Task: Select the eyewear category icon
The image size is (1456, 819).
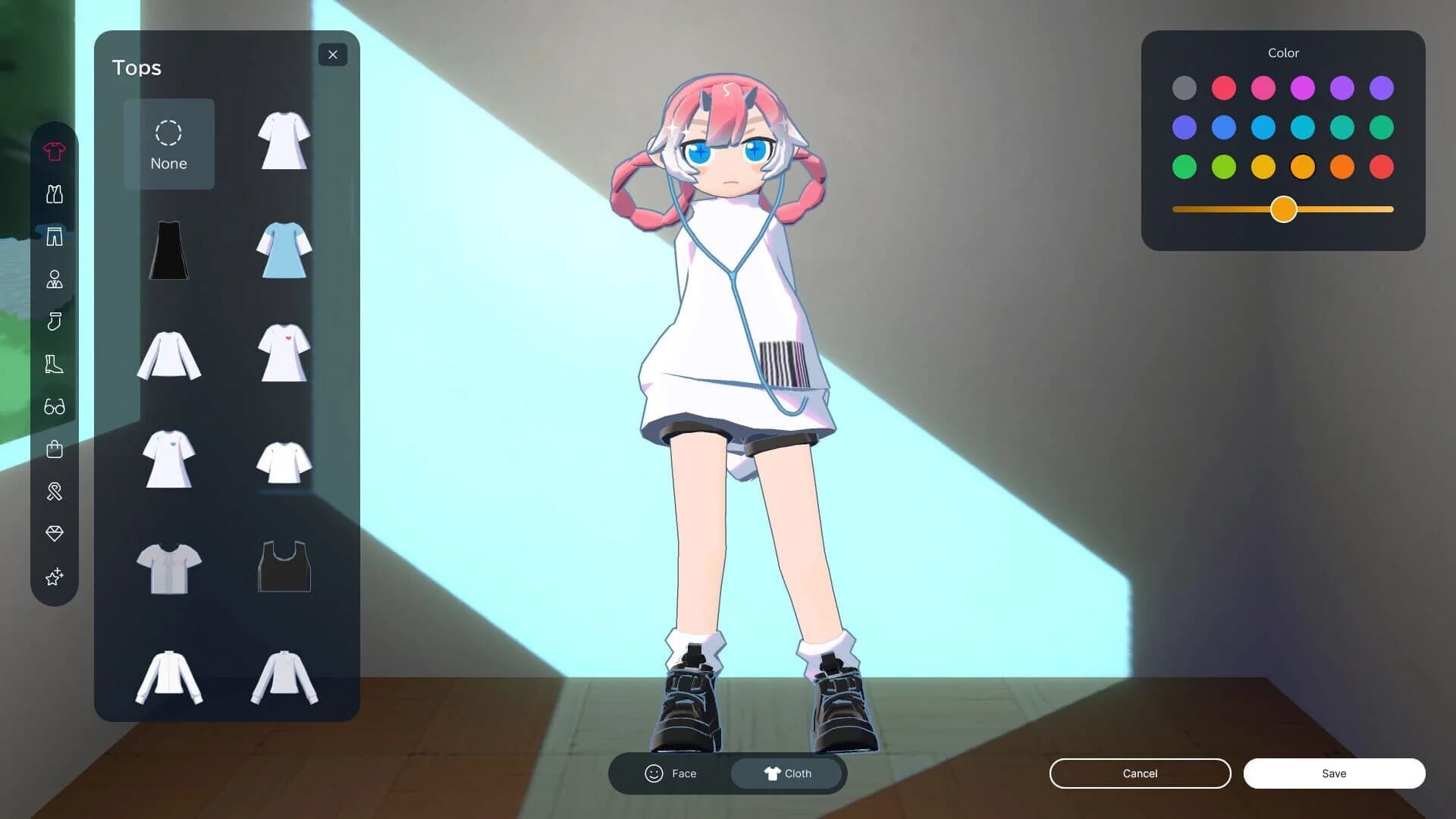Action: (x=54, y=407)
